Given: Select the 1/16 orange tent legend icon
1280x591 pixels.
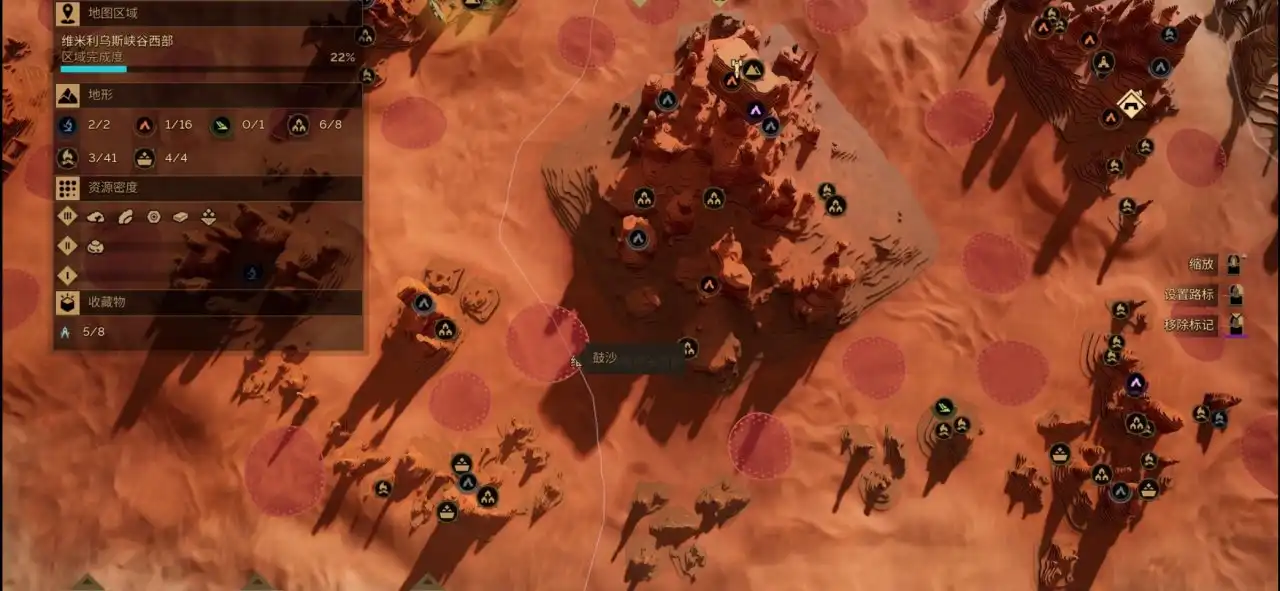Looking at the screenshot, I should tap(145, 125).
